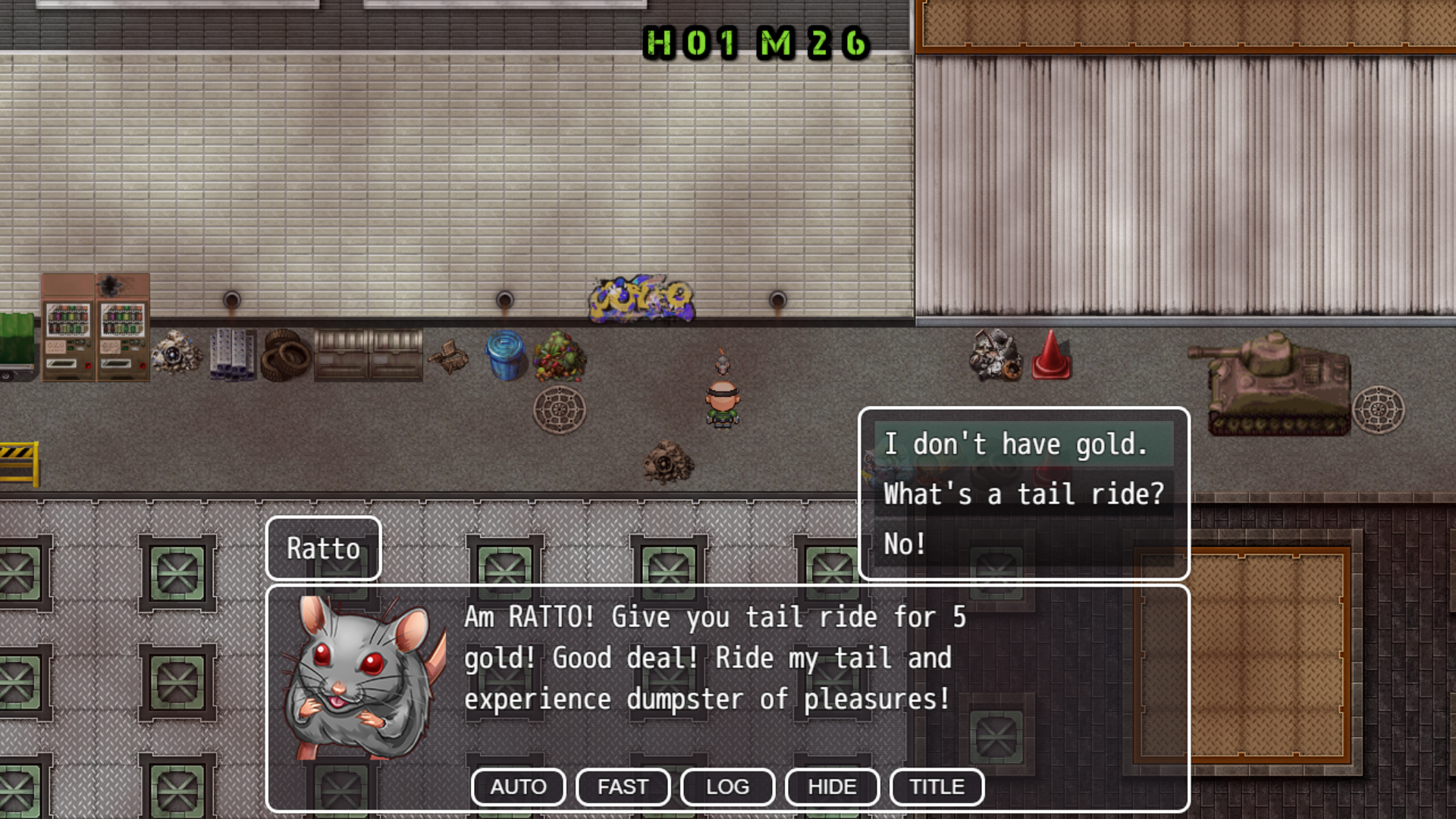The width and height of the screenshot is (1456, 819).
Task: Return to the TITLE screen
Action: 937,787
